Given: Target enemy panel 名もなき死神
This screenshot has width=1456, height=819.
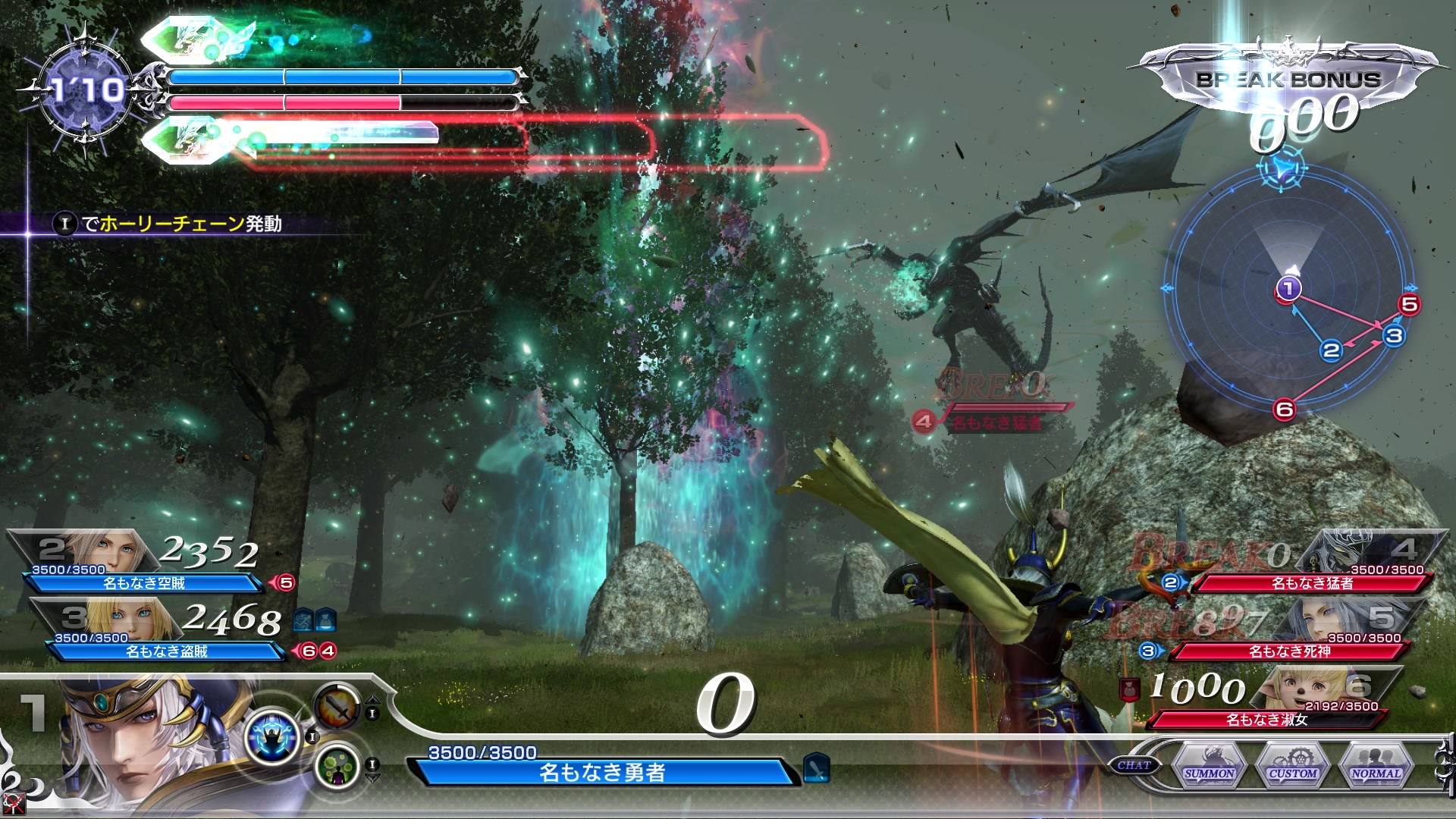Looking at the screenshot, I should 1289,651.
